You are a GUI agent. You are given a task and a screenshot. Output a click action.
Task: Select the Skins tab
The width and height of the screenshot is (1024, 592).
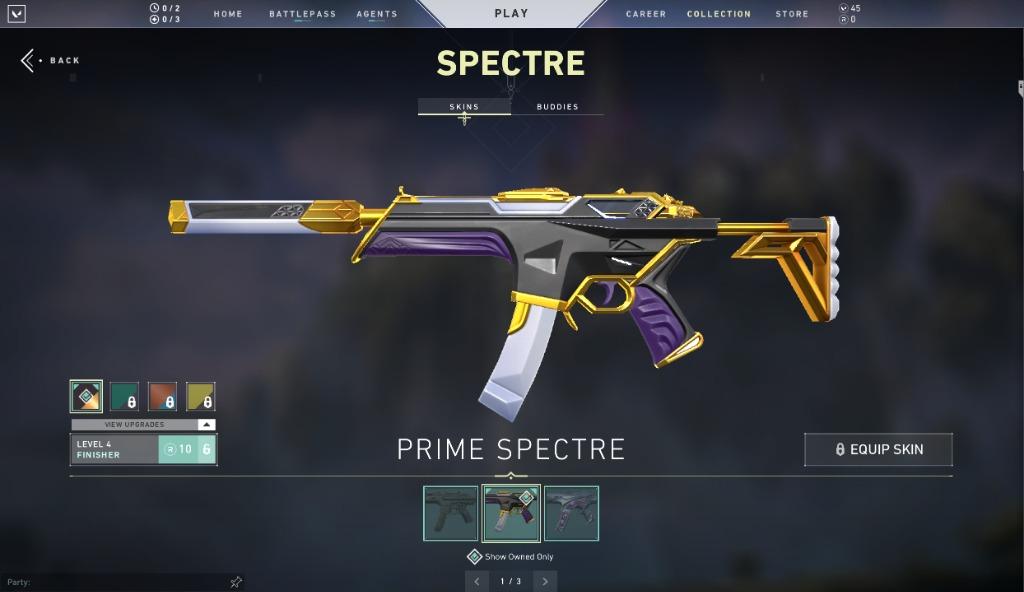[x=464, y=107]
